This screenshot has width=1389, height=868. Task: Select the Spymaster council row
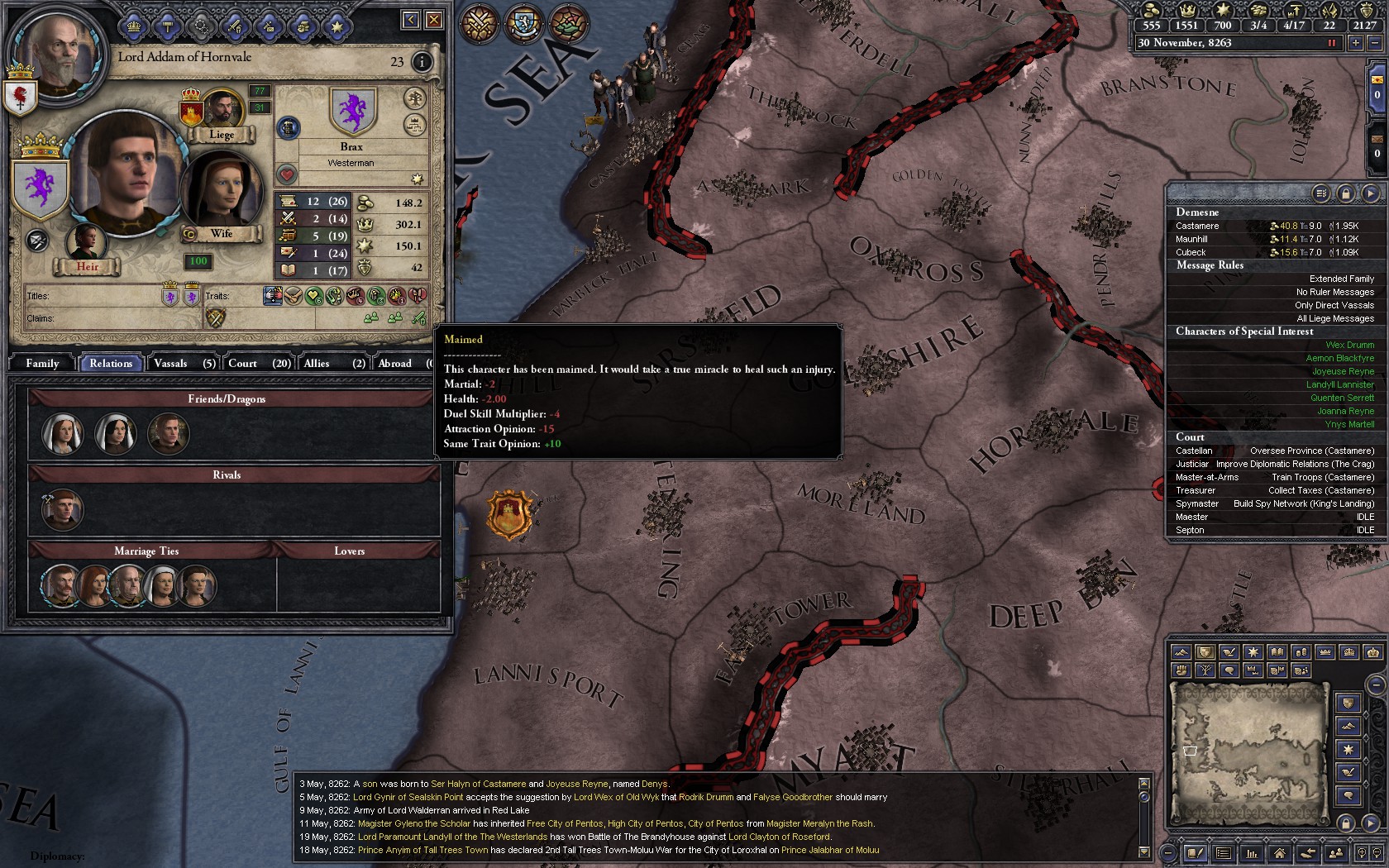1274,503
